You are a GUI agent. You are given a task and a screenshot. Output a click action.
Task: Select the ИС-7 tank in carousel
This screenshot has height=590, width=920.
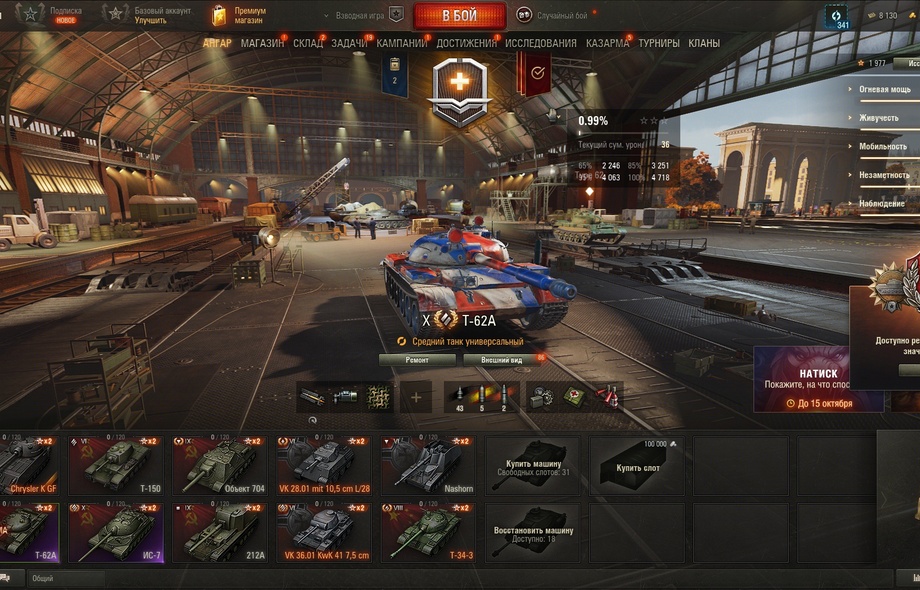tap(118, 532)
